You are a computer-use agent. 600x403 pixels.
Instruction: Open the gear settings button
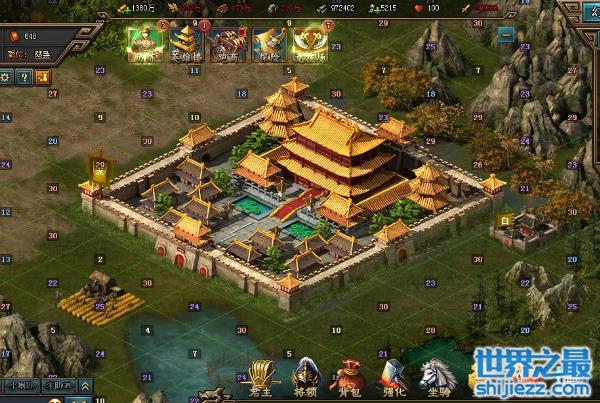pyautogui.click(x=6, y=76)
